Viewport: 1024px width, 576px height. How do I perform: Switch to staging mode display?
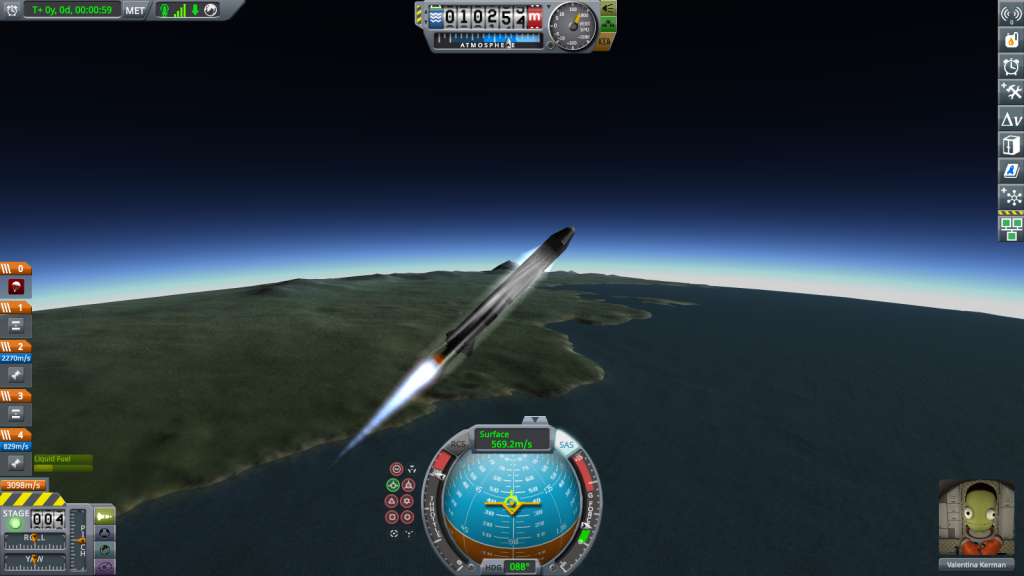click(104, 515)
